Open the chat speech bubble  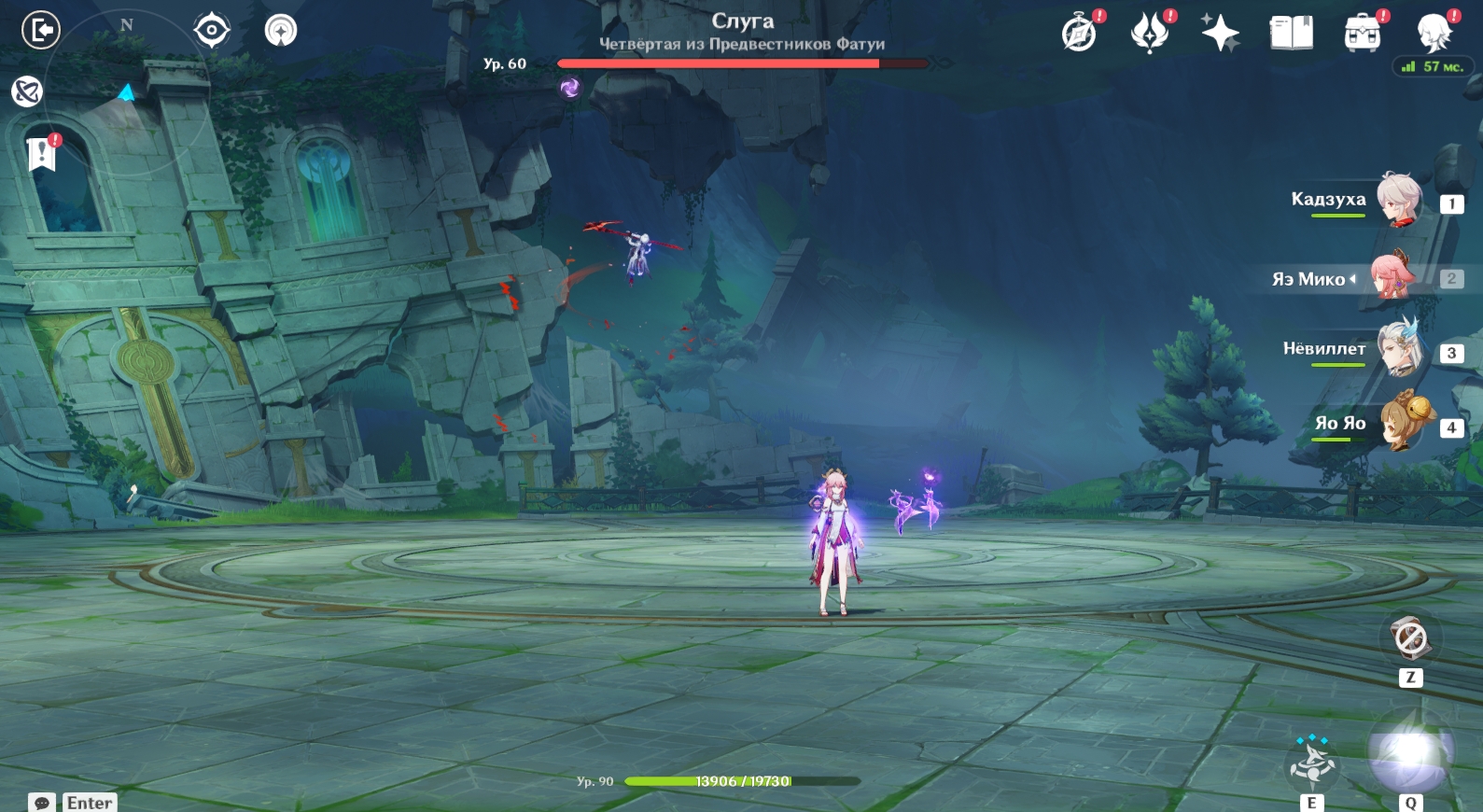[42, 803]
